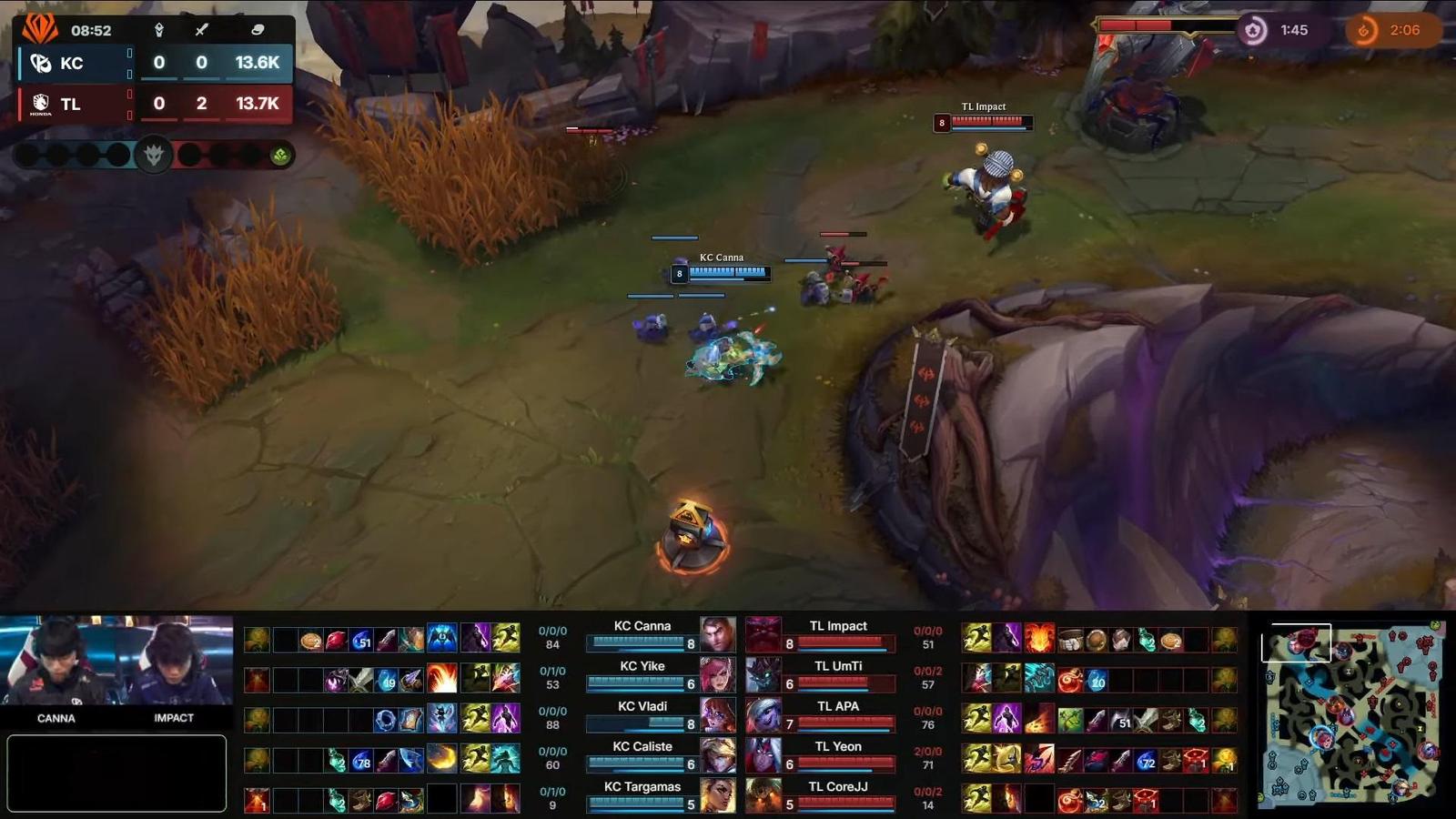Select the KC team logo
This screenshot has width=1456, height=819.
(40, 64)
